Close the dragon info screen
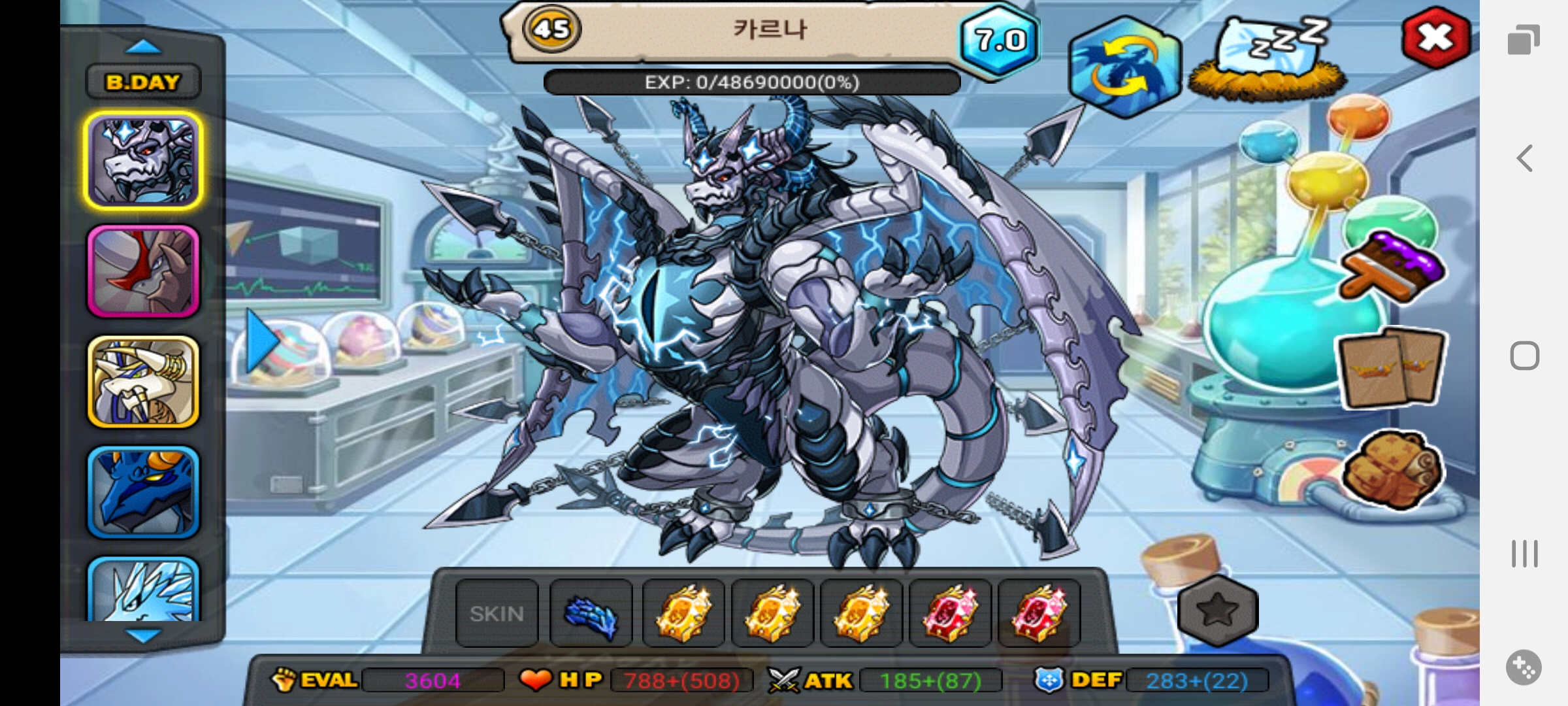The width and height of the screenshot is (1568, 706). [x=1435, y=38]
